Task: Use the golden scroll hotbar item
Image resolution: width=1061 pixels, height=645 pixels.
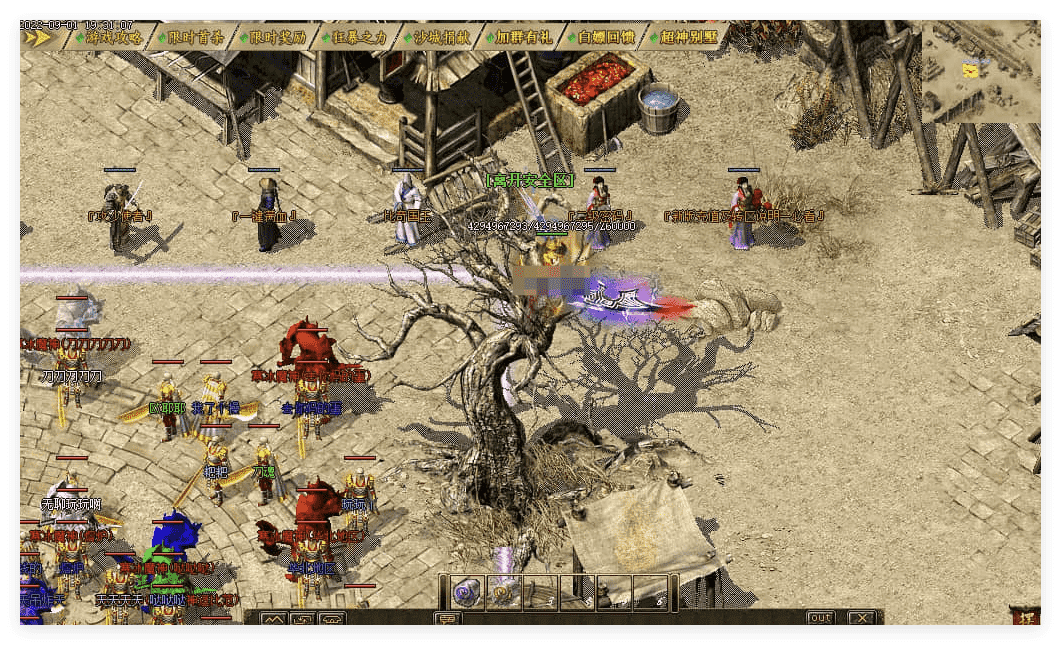Action: pyautogui.click(x=503, y=592)
